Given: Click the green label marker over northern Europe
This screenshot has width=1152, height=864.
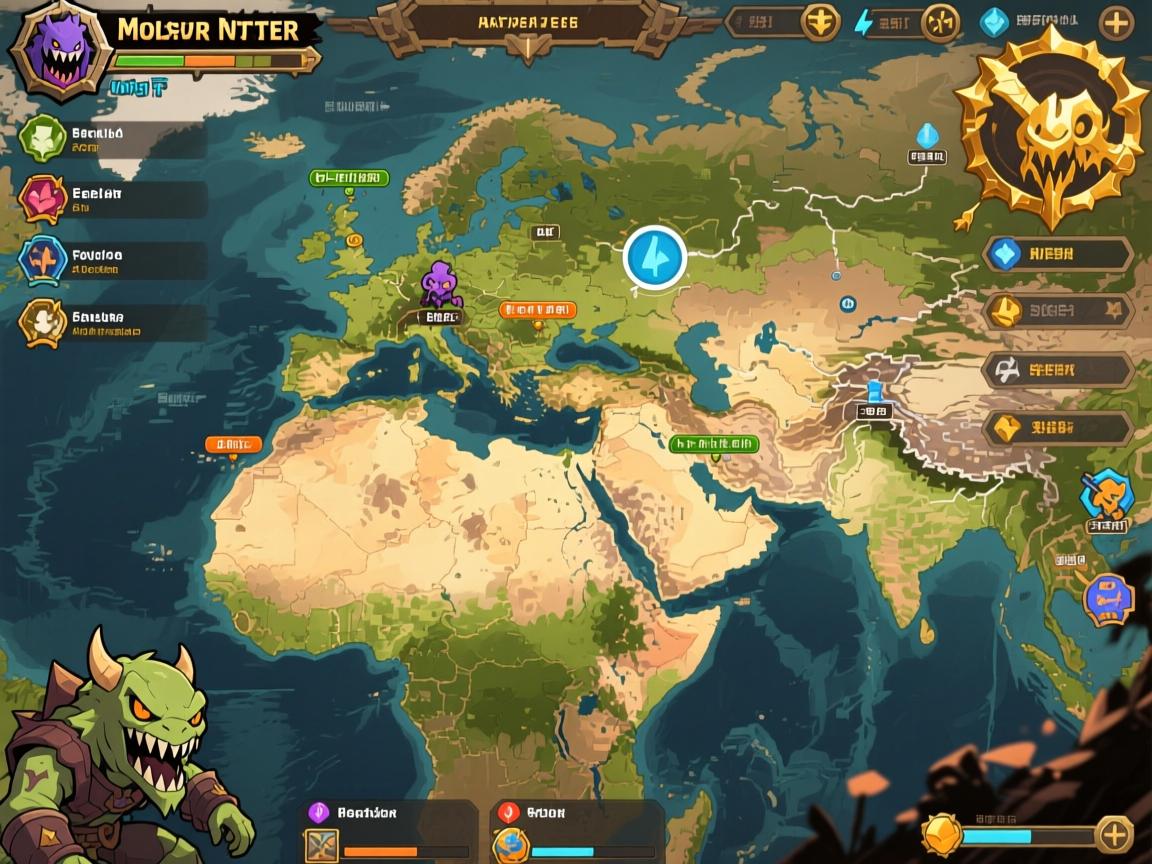Looking at the screenshot, I should point(349,178).
